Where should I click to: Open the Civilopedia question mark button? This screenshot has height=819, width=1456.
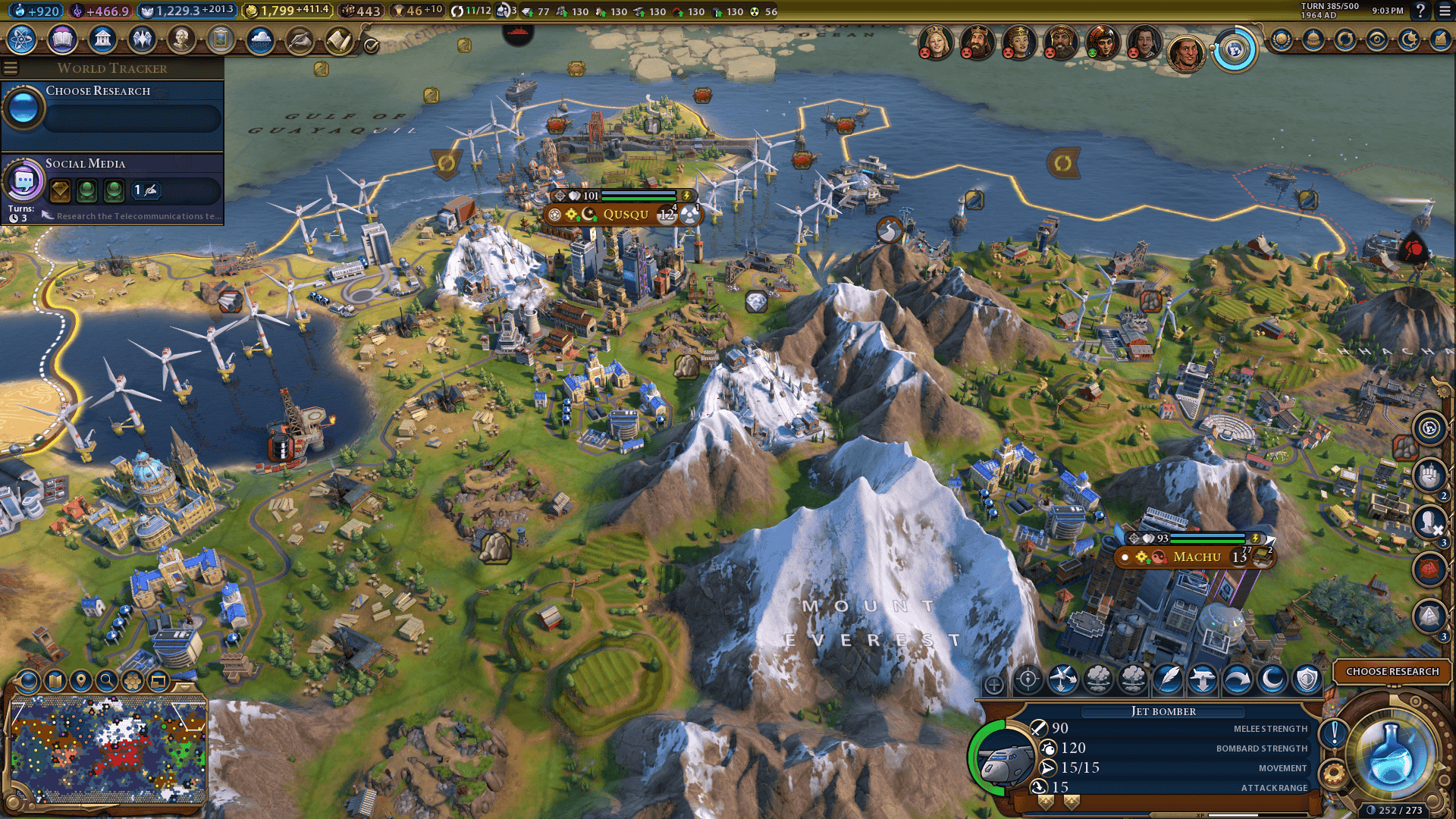(1420, 11)
